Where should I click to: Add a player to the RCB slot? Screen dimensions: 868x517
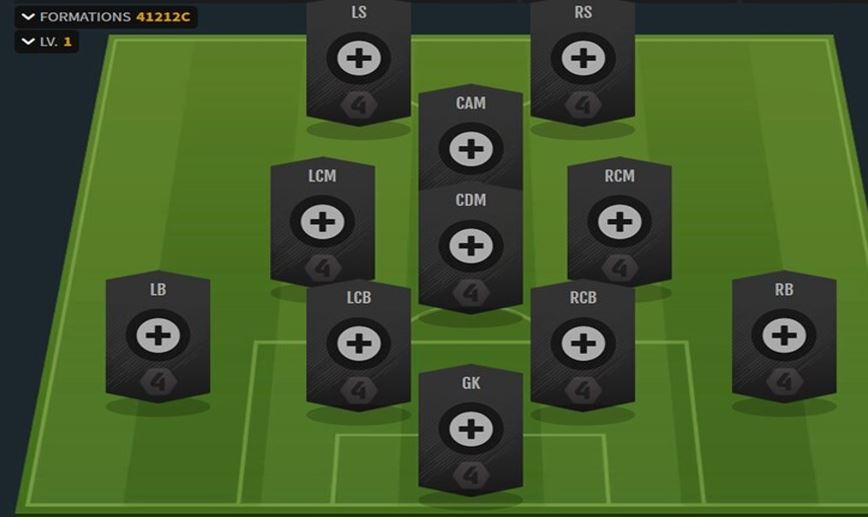point(582,344)
